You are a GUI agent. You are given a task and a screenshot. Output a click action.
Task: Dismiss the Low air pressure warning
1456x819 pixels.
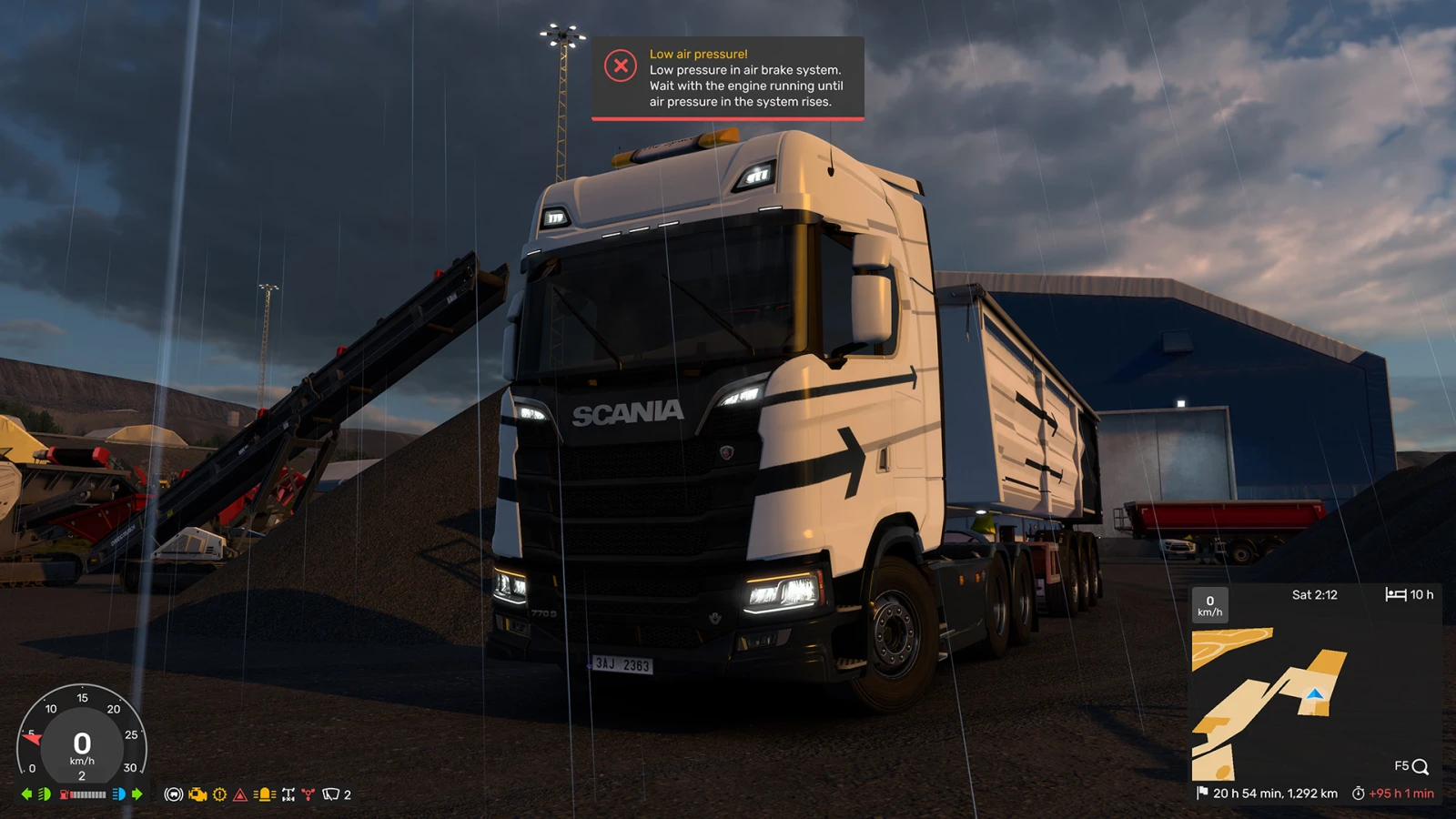click(x=621, y=66)
